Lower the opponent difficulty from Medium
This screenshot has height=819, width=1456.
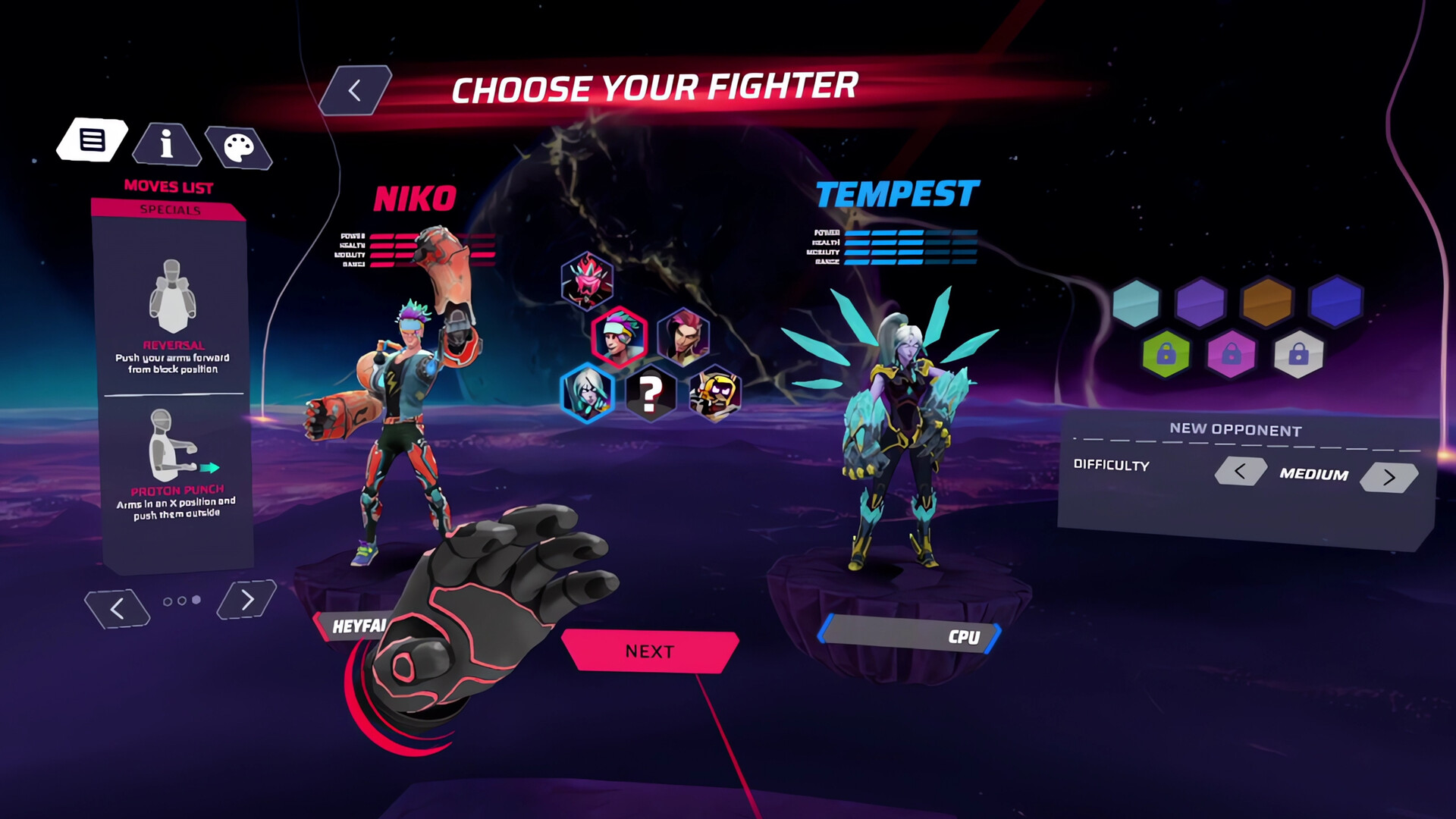point(1240,472)
